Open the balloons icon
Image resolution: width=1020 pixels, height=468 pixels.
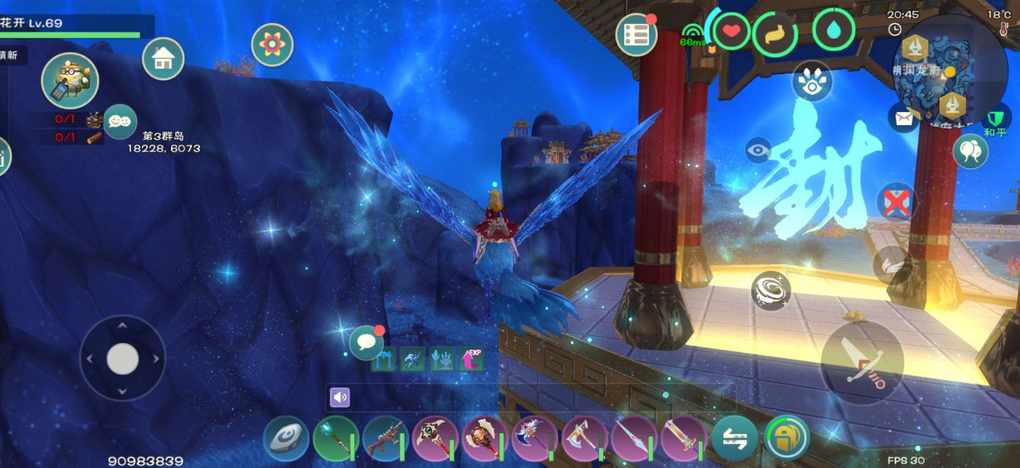pos(969,151)
